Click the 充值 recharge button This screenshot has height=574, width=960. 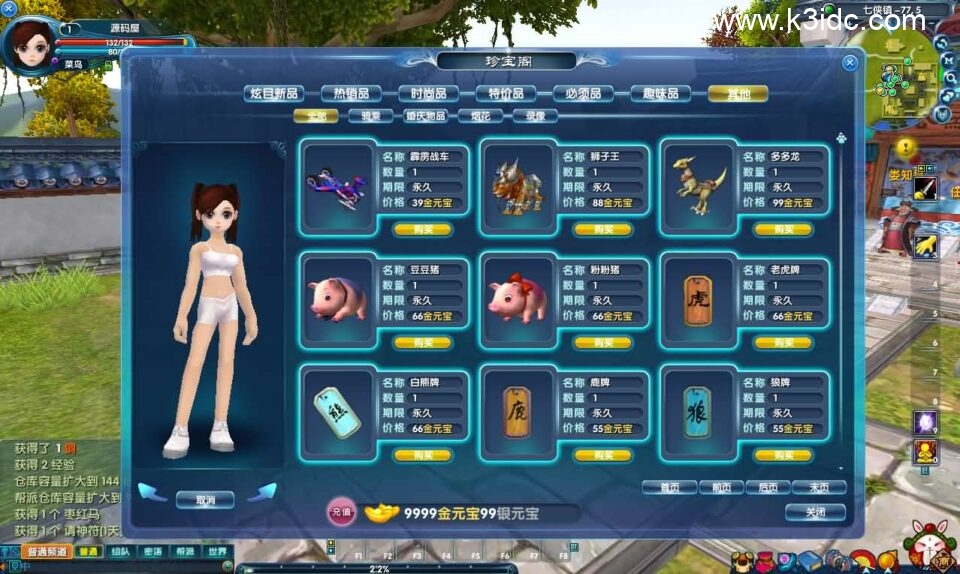pos(341,513)
